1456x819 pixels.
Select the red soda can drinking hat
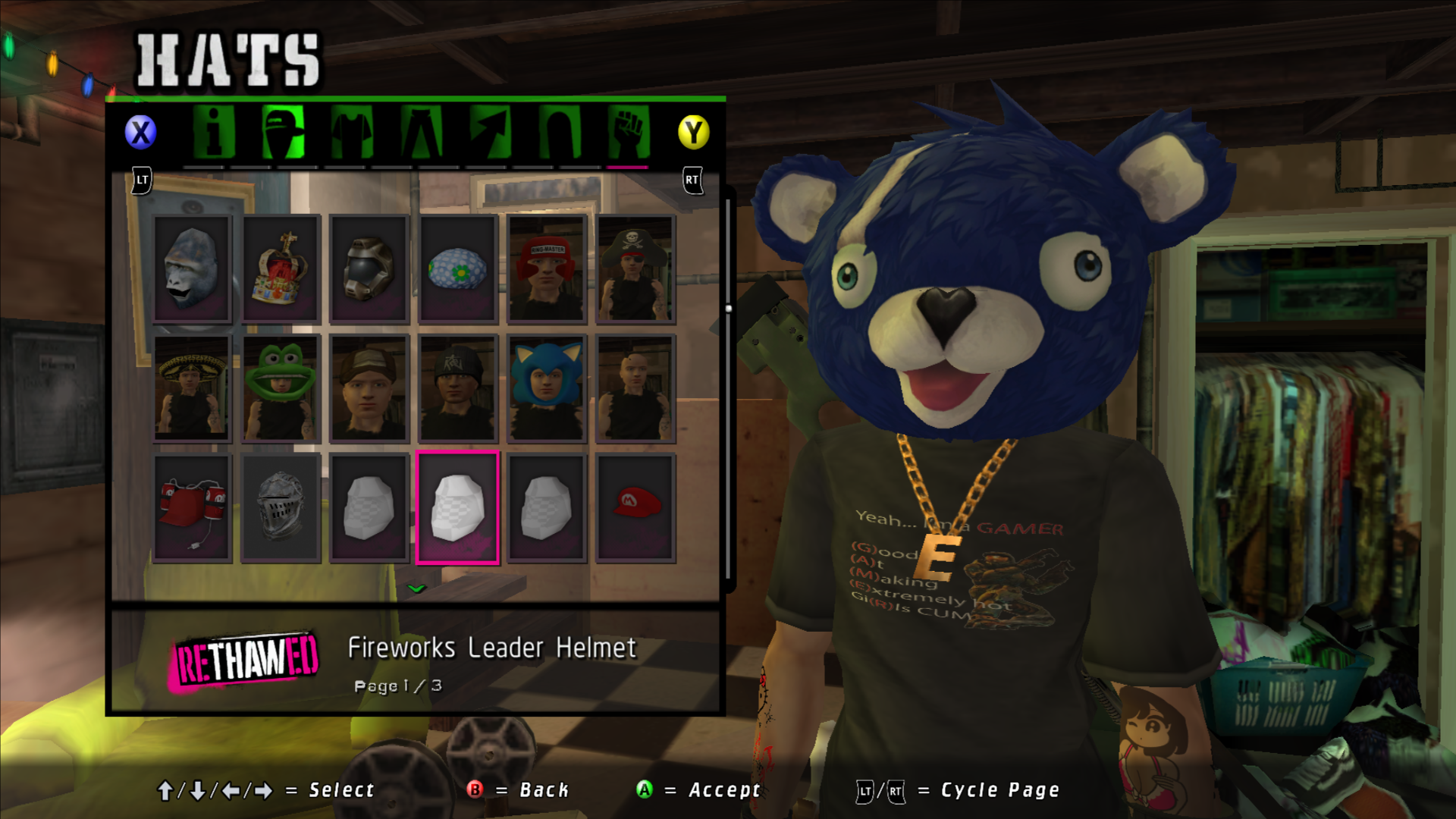[192, 508]
